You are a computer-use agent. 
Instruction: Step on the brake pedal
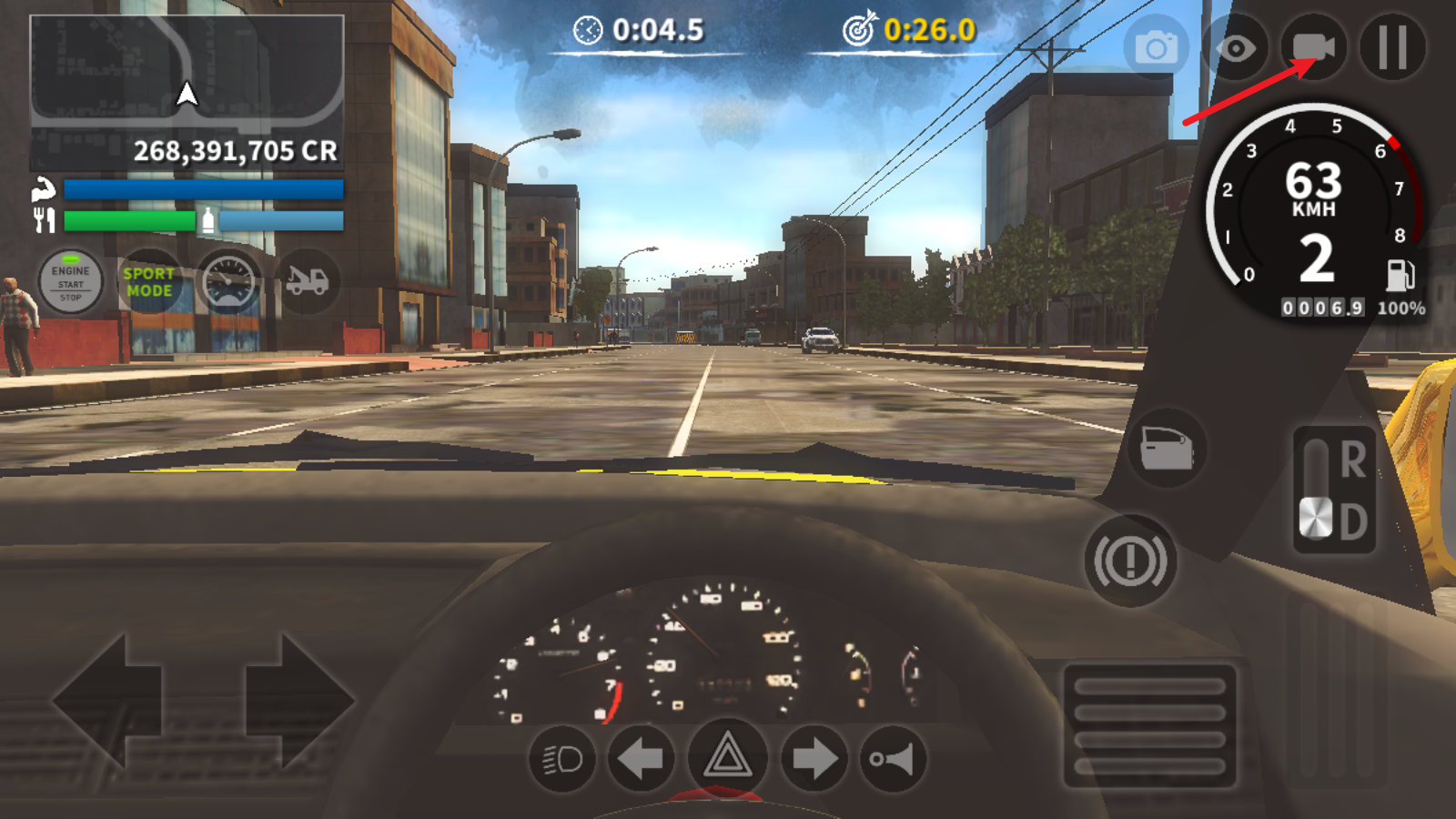click(x=1150, y=725)
